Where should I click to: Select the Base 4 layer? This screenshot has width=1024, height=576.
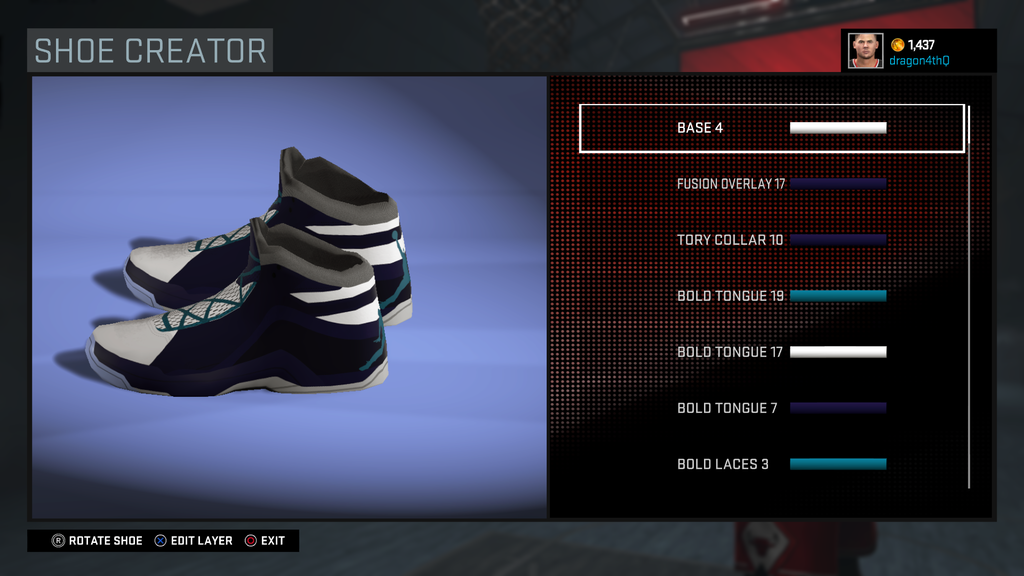tap(771, 128)
